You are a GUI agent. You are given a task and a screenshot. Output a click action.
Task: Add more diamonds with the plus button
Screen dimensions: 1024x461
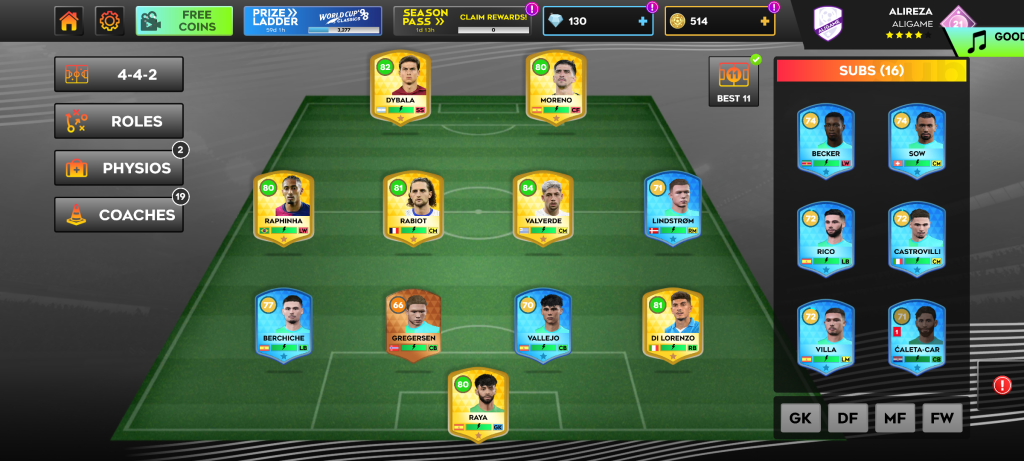(642, 21)
